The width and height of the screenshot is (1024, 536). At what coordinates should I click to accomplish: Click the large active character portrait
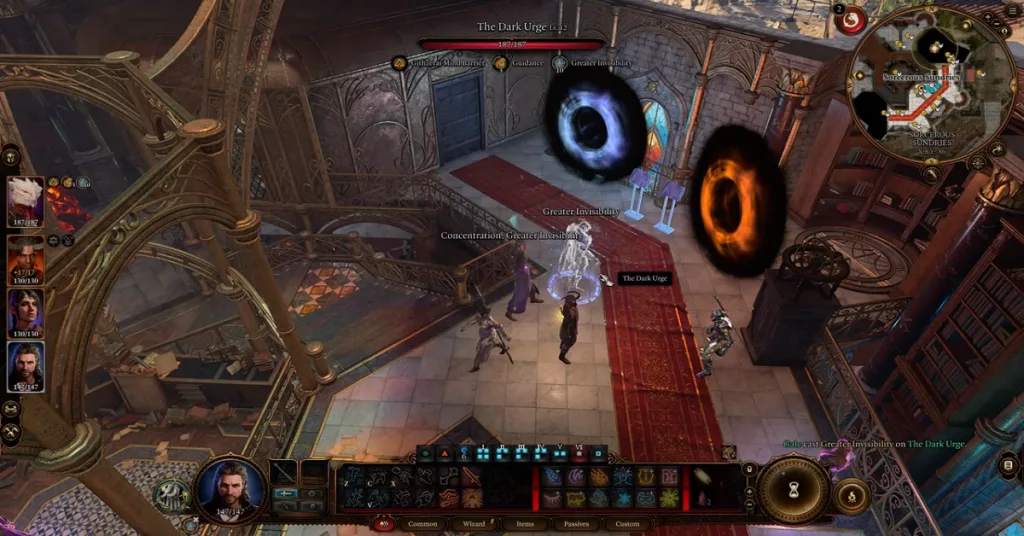pos(231,488)
